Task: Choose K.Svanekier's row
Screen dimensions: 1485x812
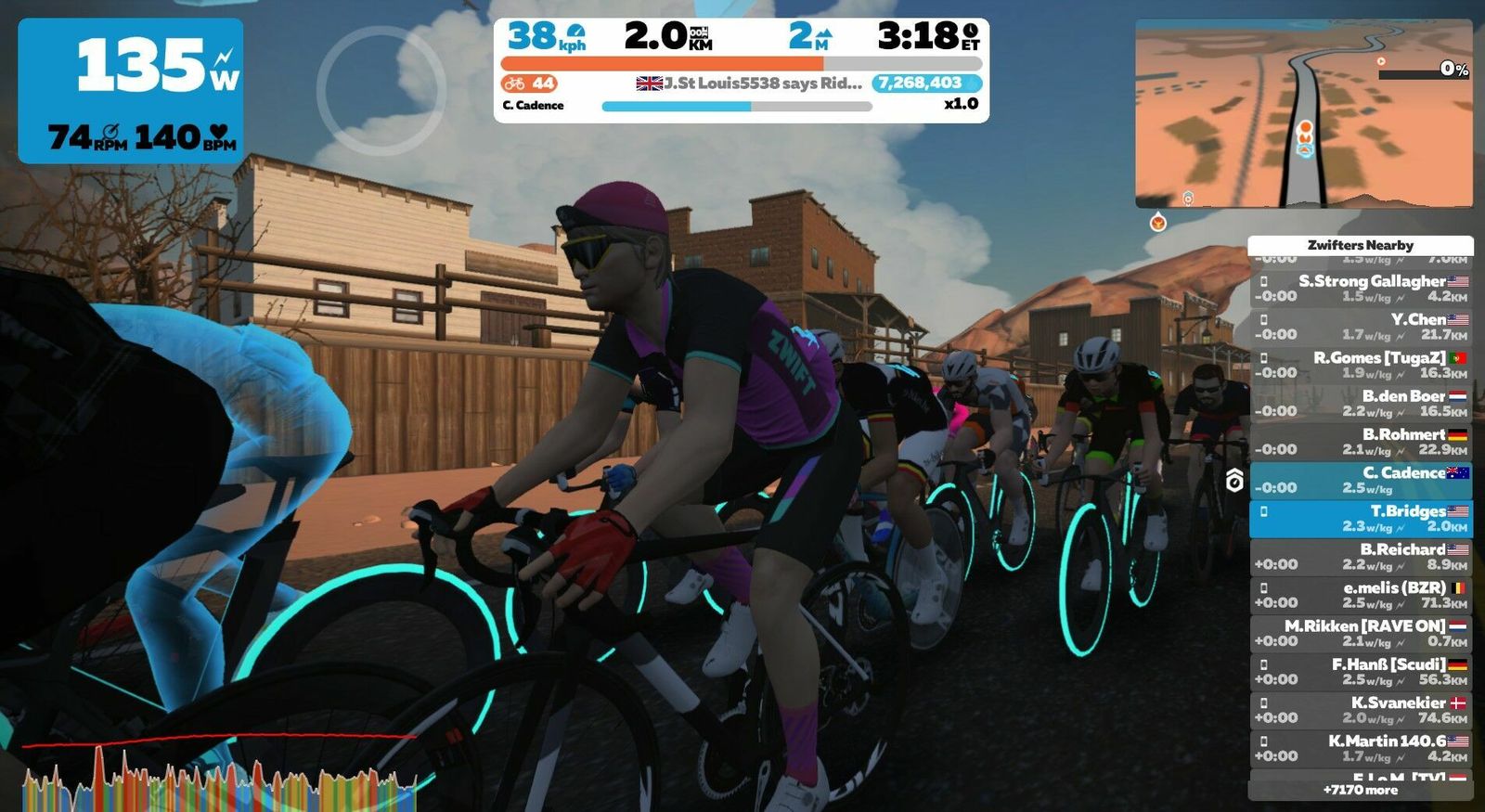Action: click(x=1360, y=710)
